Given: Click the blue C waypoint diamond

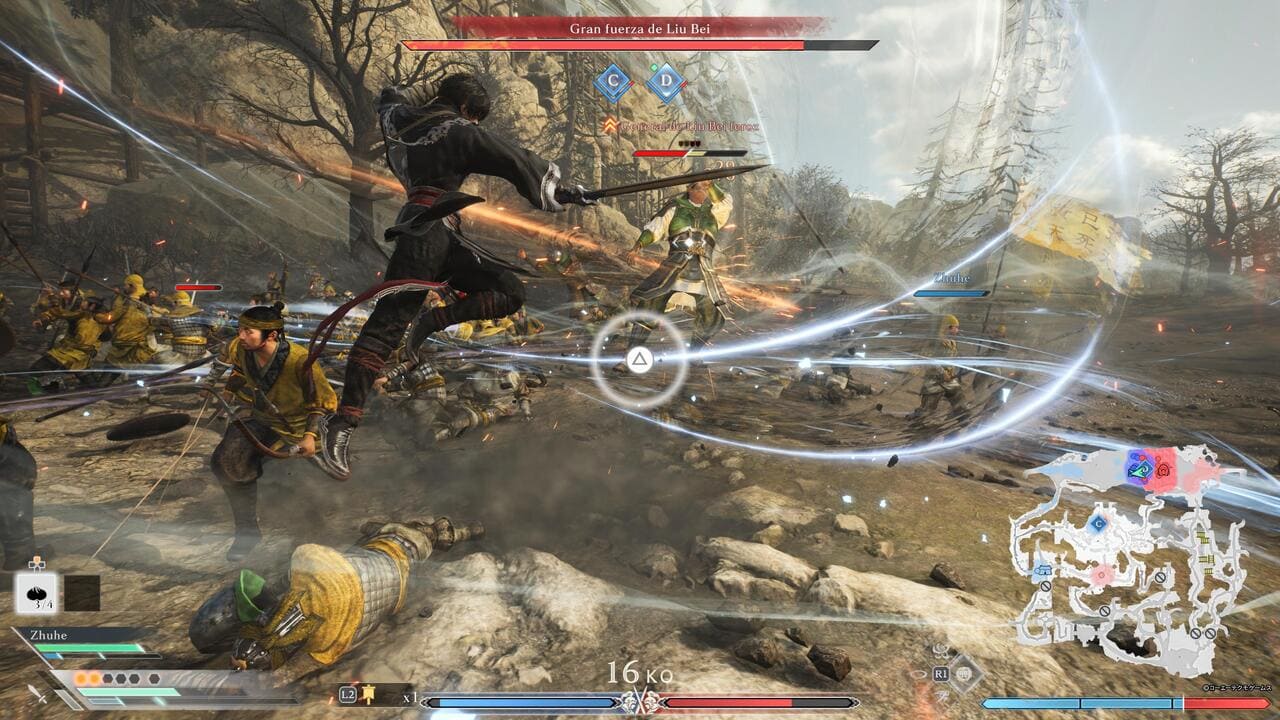Looking at the screenshot, I should point(613,83).
